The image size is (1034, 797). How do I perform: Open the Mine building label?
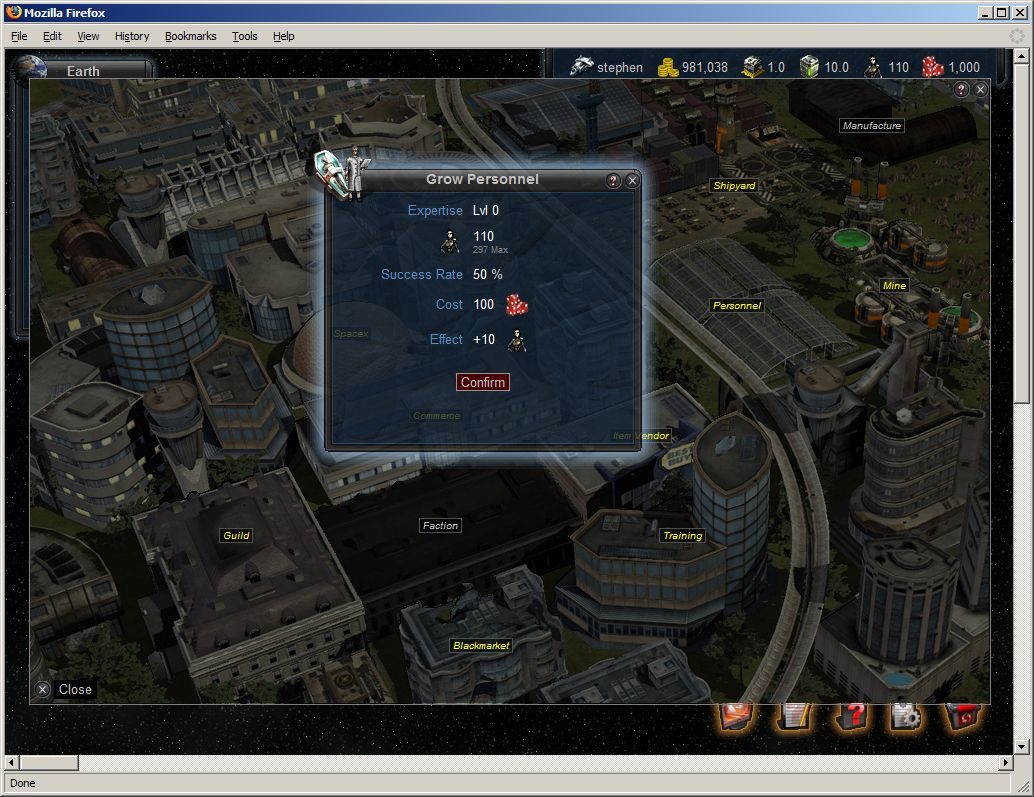click(894, 286)
